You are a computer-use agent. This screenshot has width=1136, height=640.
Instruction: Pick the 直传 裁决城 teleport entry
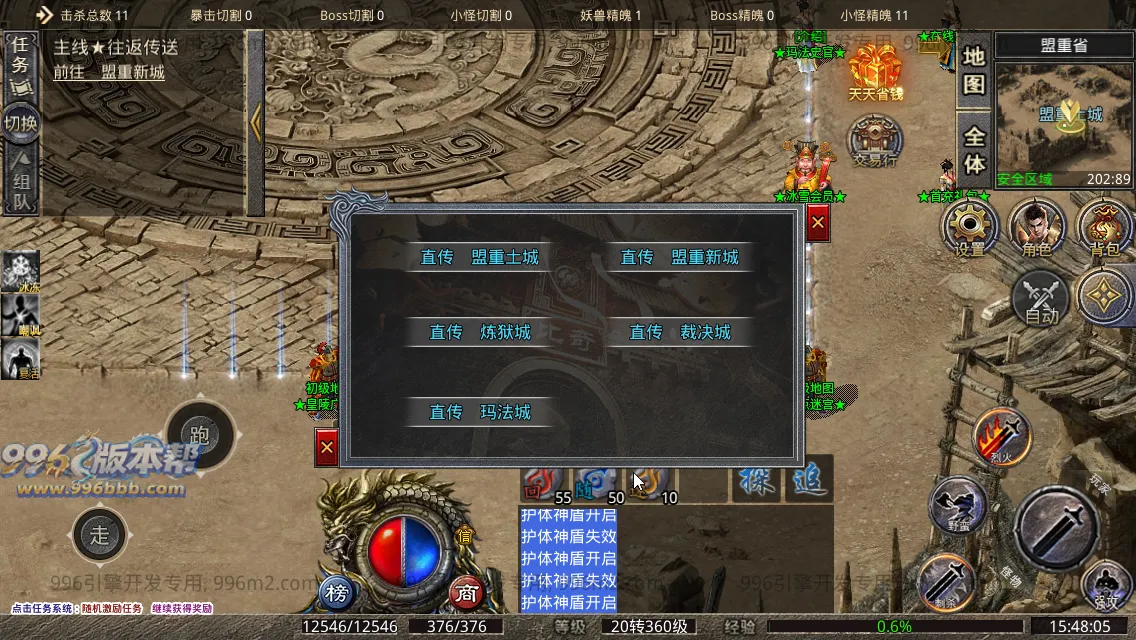point(679,332)
